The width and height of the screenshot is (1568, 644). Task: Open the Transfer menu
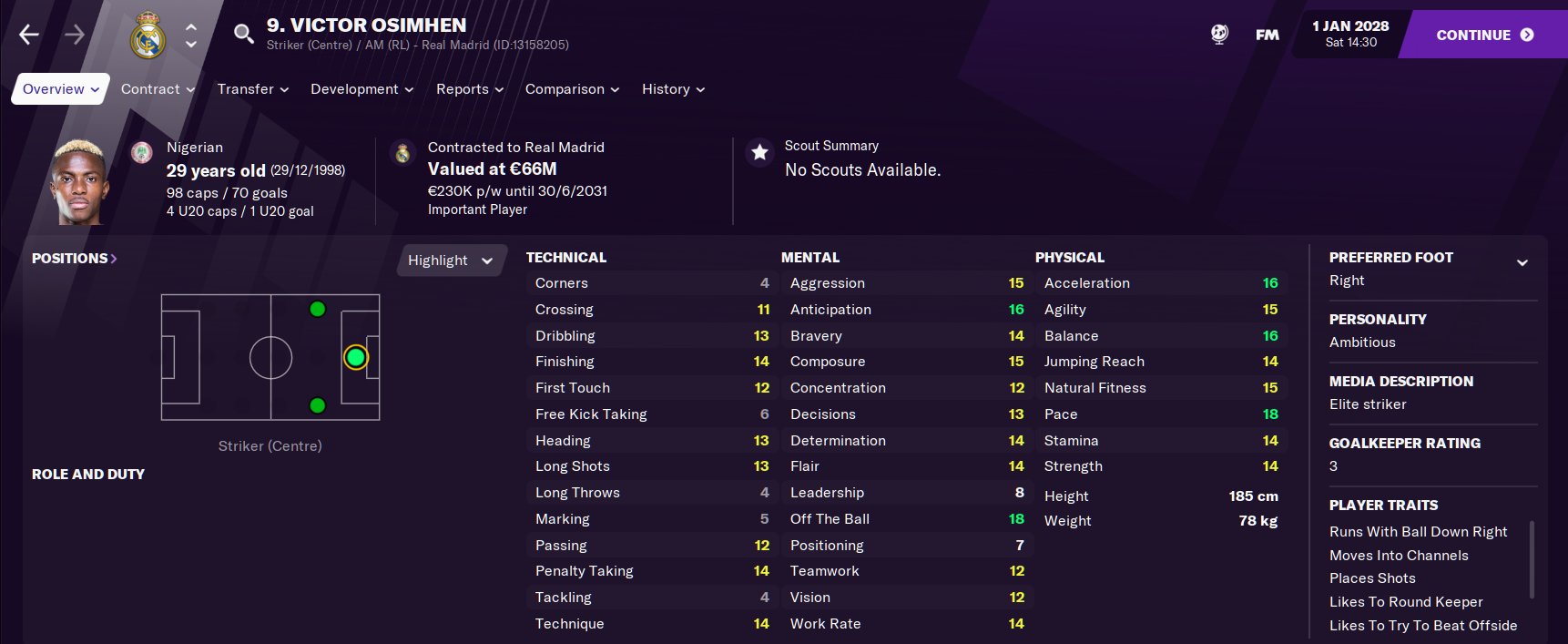tap(252, 89)
